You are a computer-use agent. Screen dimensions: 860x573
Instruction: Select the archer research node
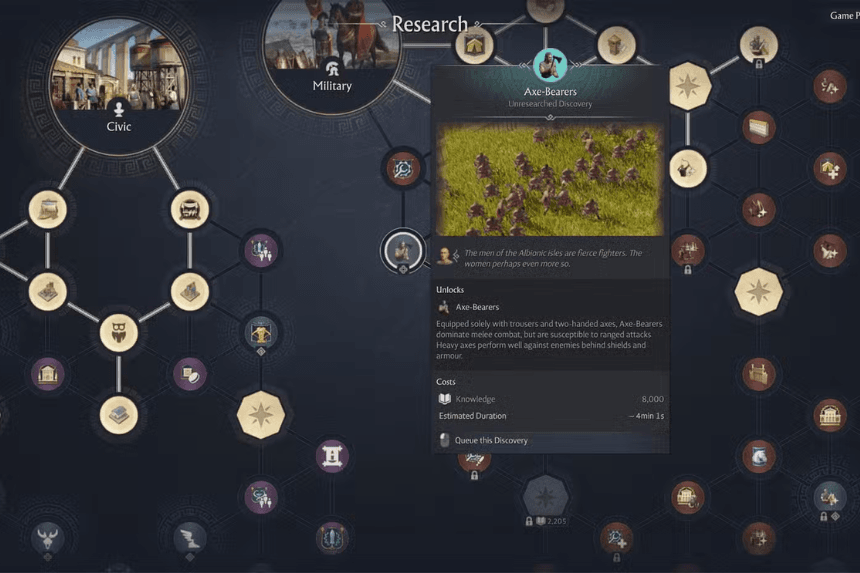pos(689,168)
